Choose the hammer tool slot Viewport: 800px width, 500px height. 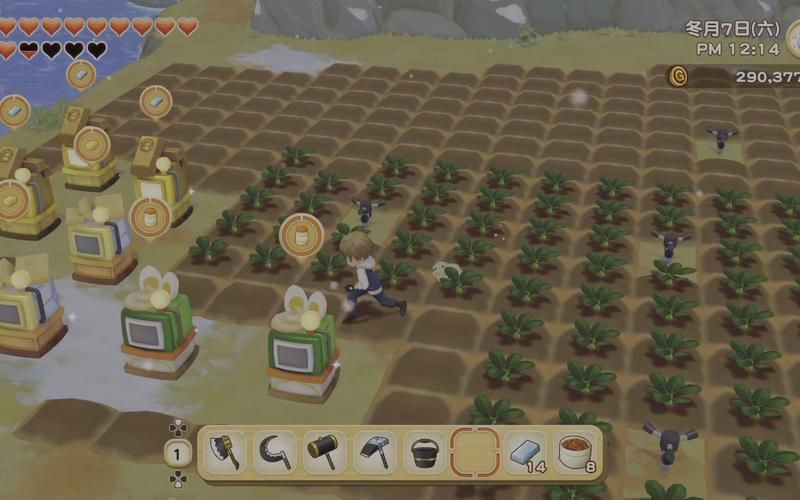[324, 452]
